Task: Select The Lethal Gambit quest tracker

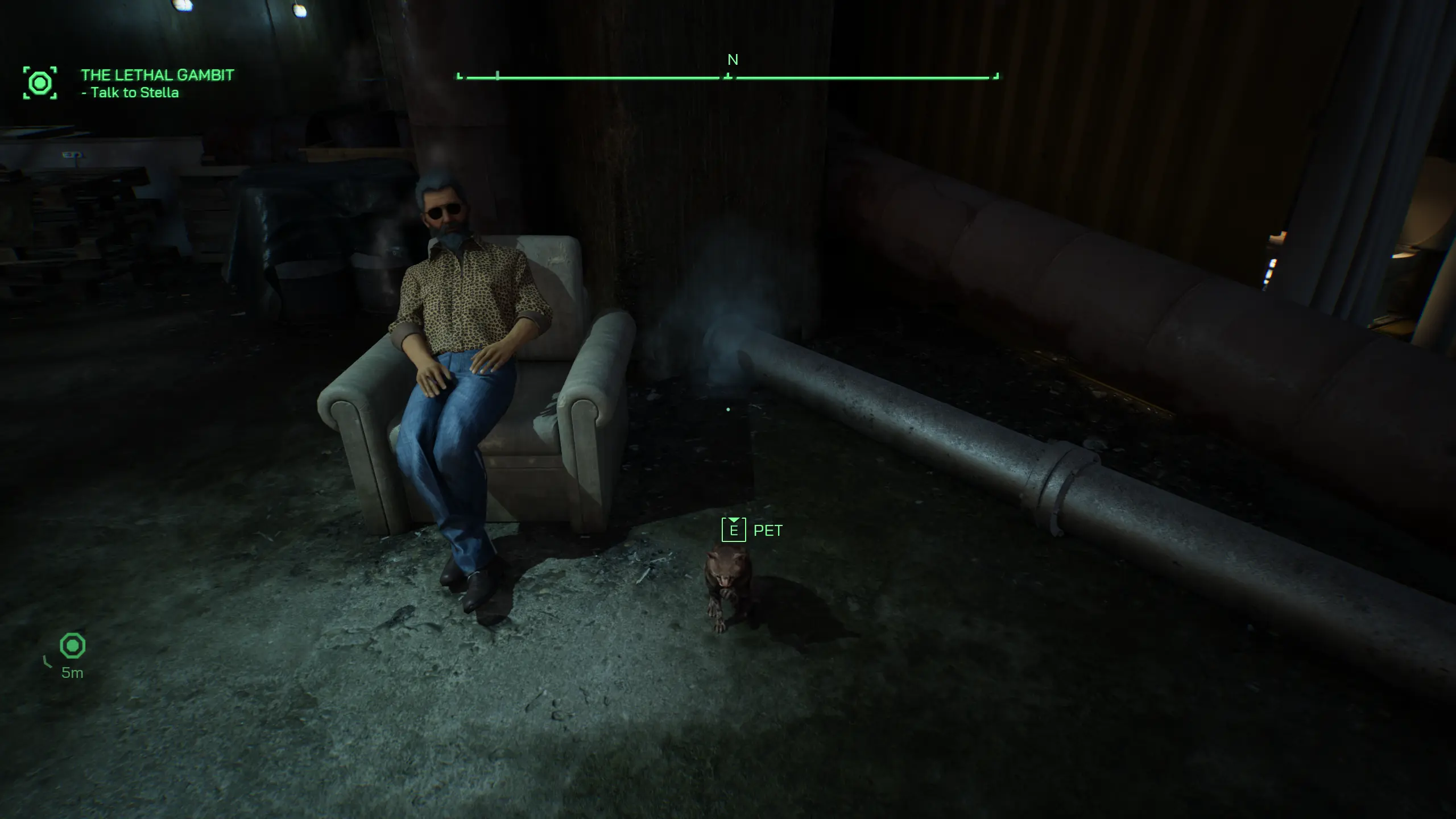Action: pos(157,75)
